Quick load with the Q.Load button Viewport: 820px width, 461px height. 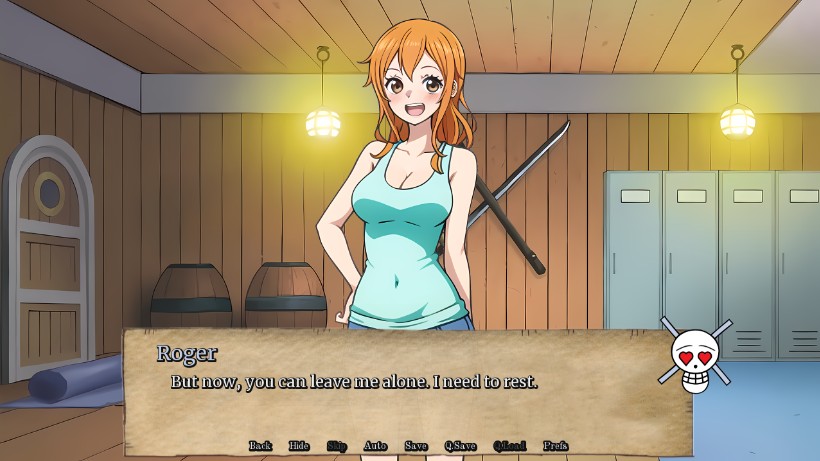pyautogui.click(x=509, y=446)
